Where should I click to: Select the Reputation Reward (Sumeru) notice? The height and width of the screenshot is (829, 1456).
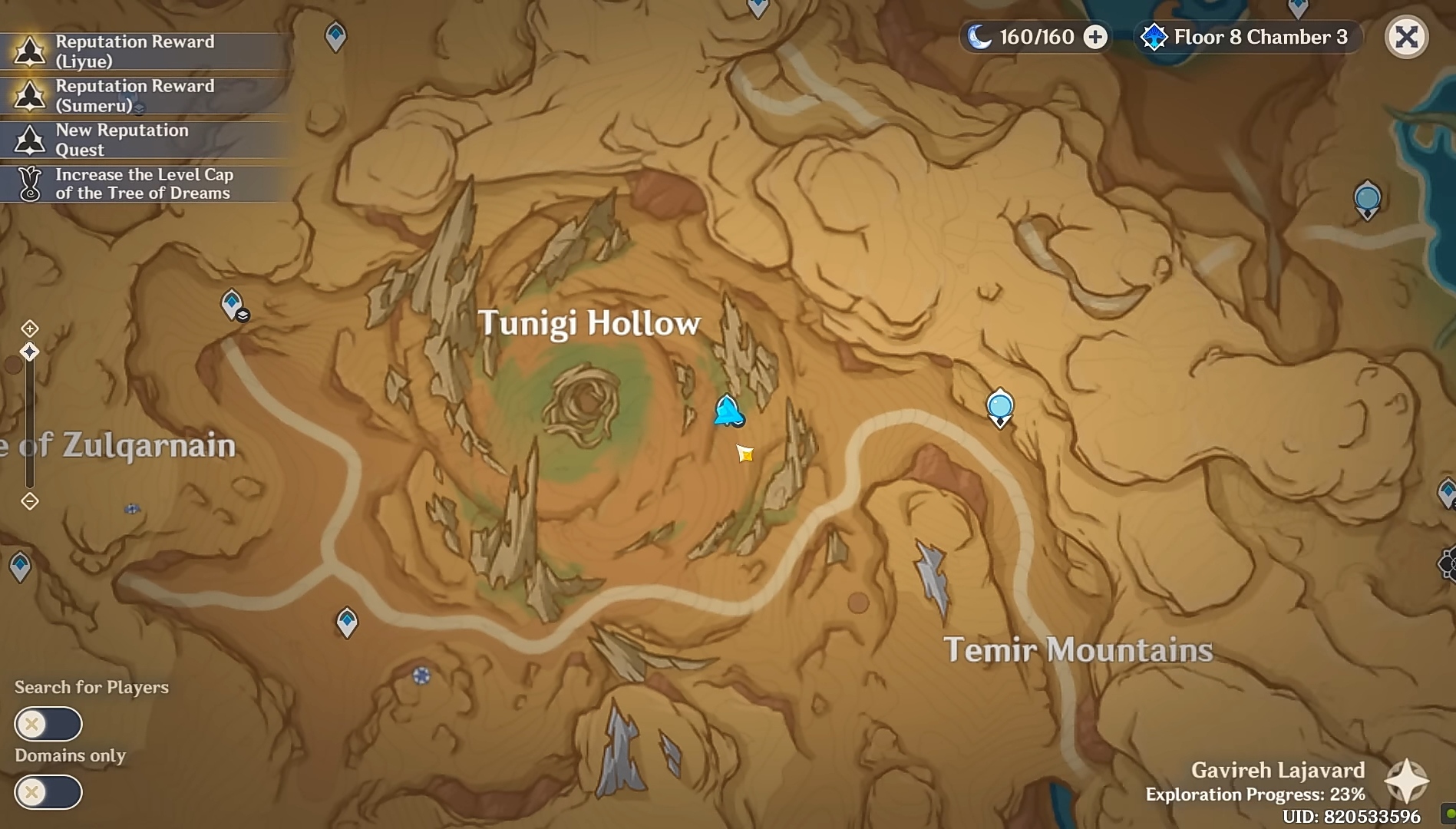point(146,96)
